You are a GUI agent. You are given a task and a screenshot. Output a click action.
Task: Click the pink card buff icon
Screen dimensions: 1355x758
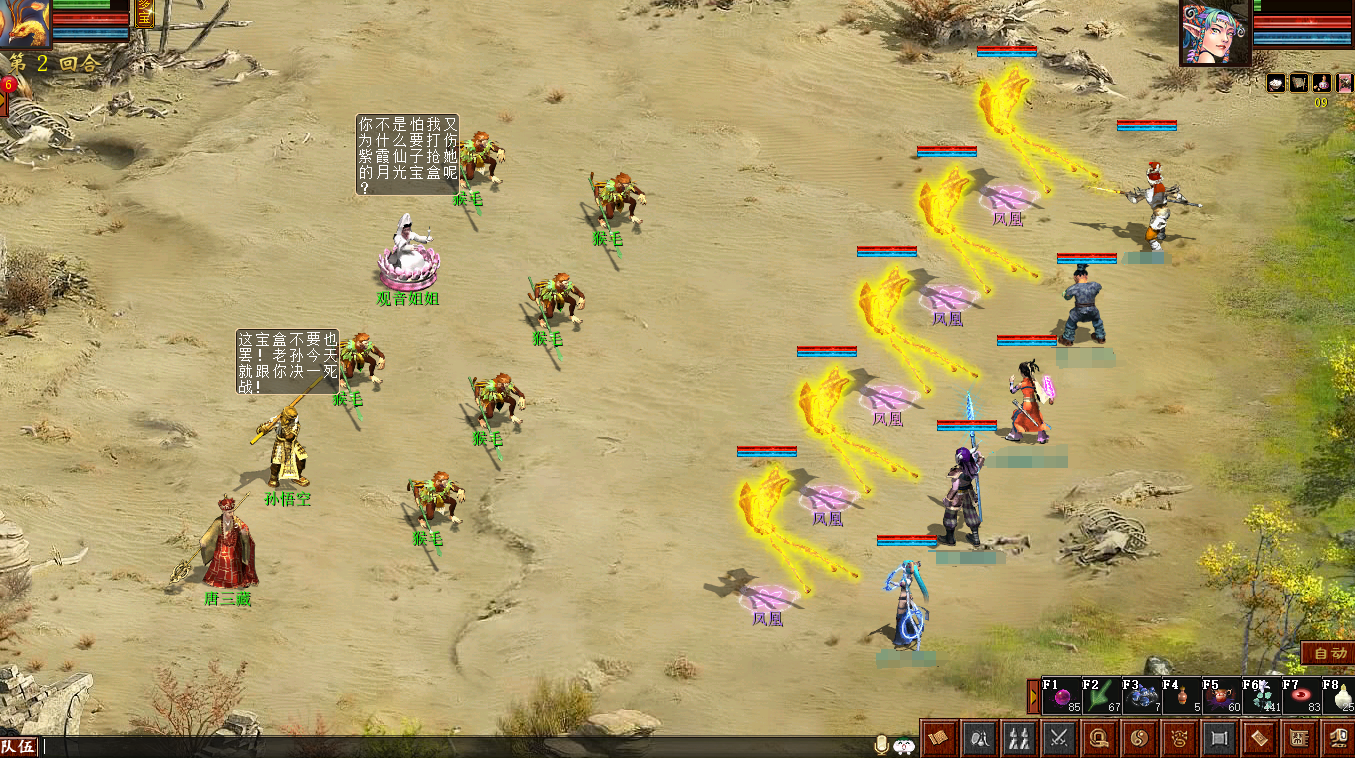(x=1345, y=83)
